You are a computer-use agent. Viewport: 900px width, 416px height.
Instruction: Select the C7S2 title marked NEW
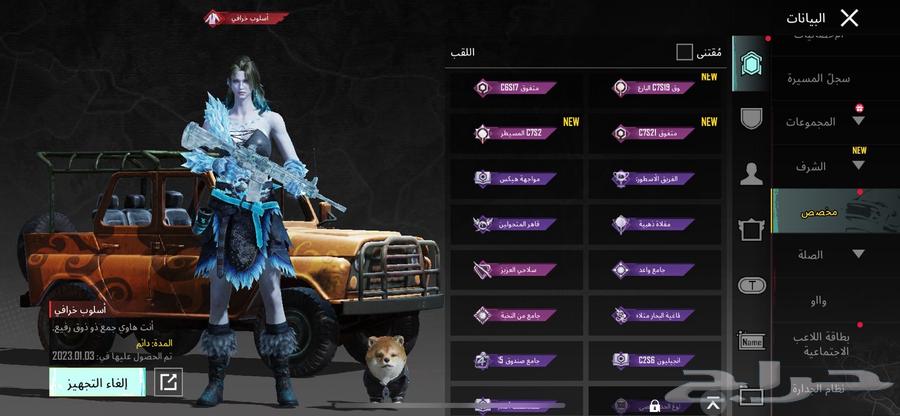(515, 133)
